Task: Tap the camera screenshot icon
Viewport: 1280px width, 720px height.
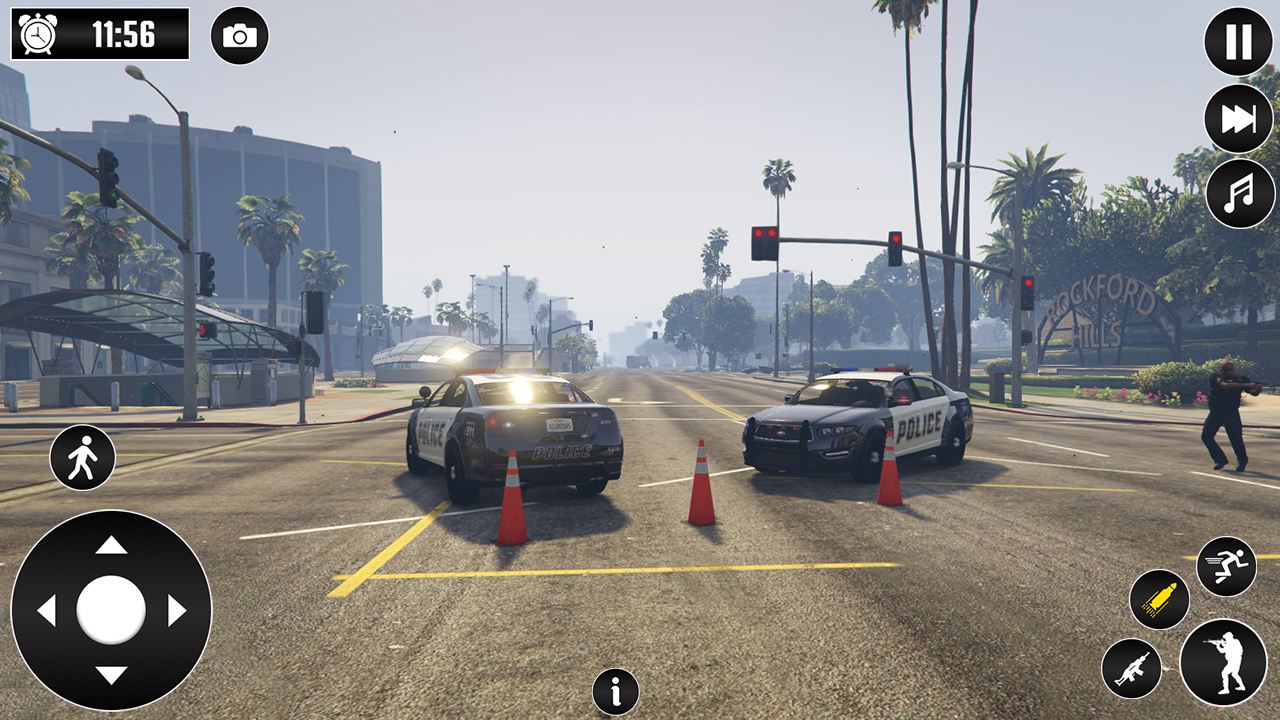Action: pyautogui.click(x=240, y=36)
